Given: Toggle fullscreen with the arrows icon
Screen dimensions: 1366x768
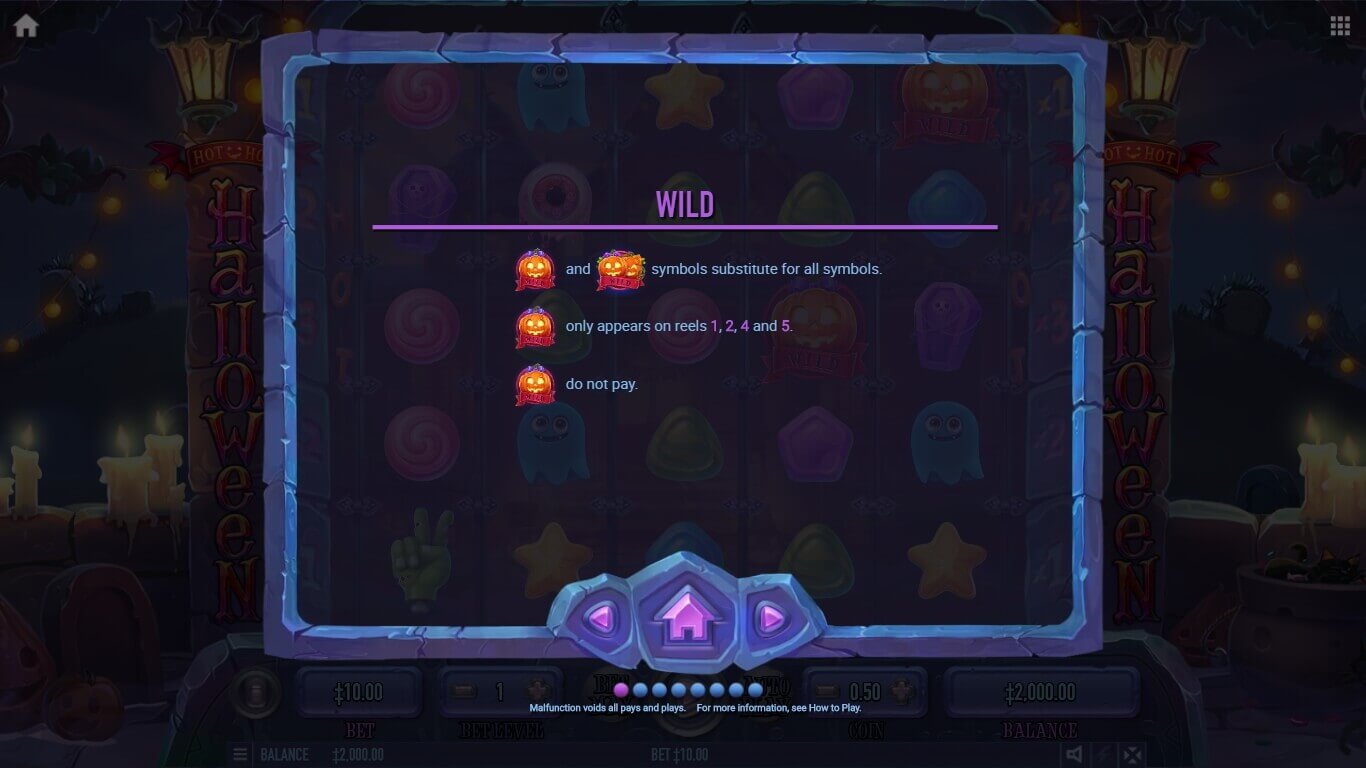Looking at the screenshot, I should 1131,754.
